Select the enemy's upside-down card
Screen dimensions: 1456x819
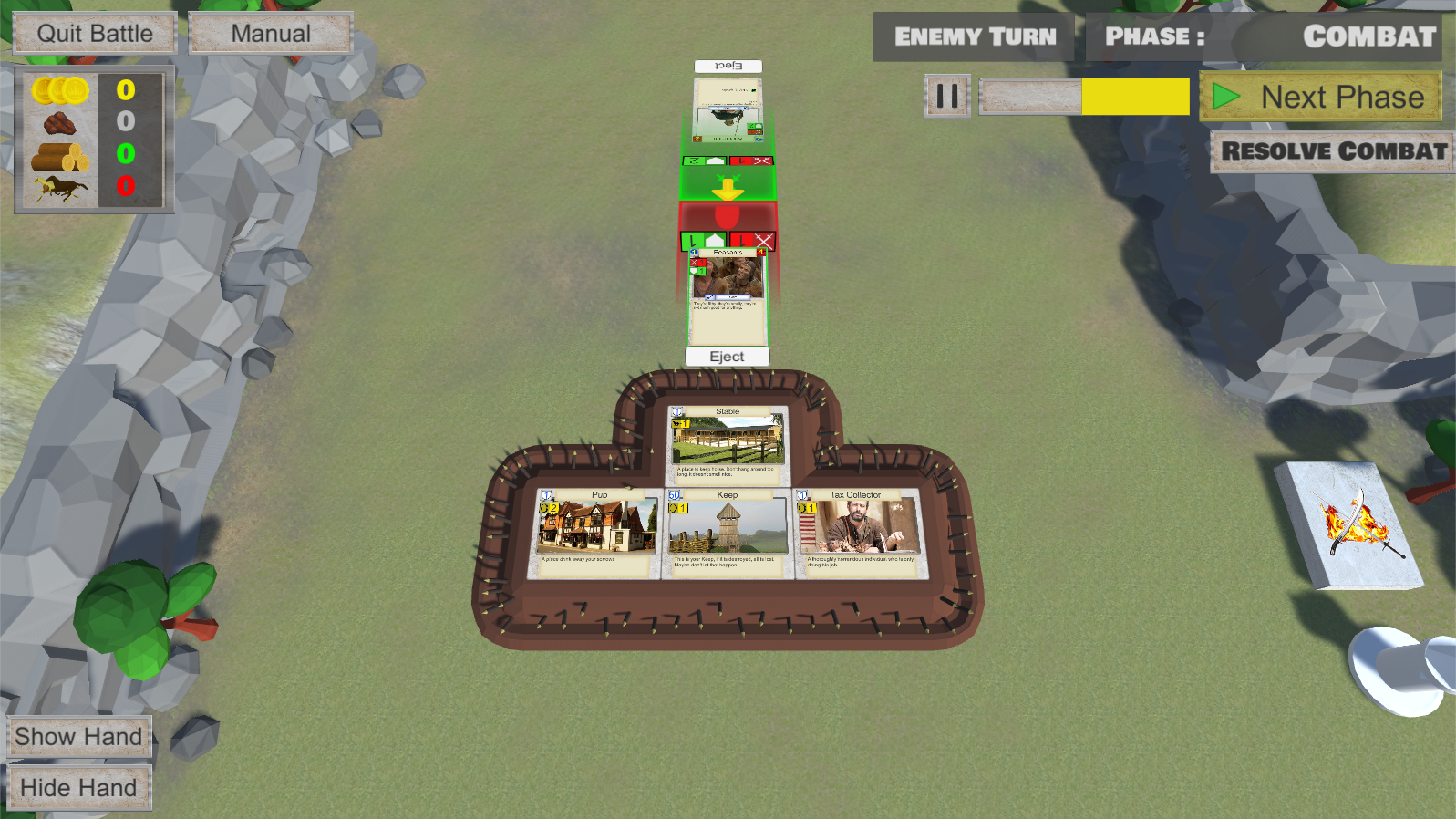(728, 111)
